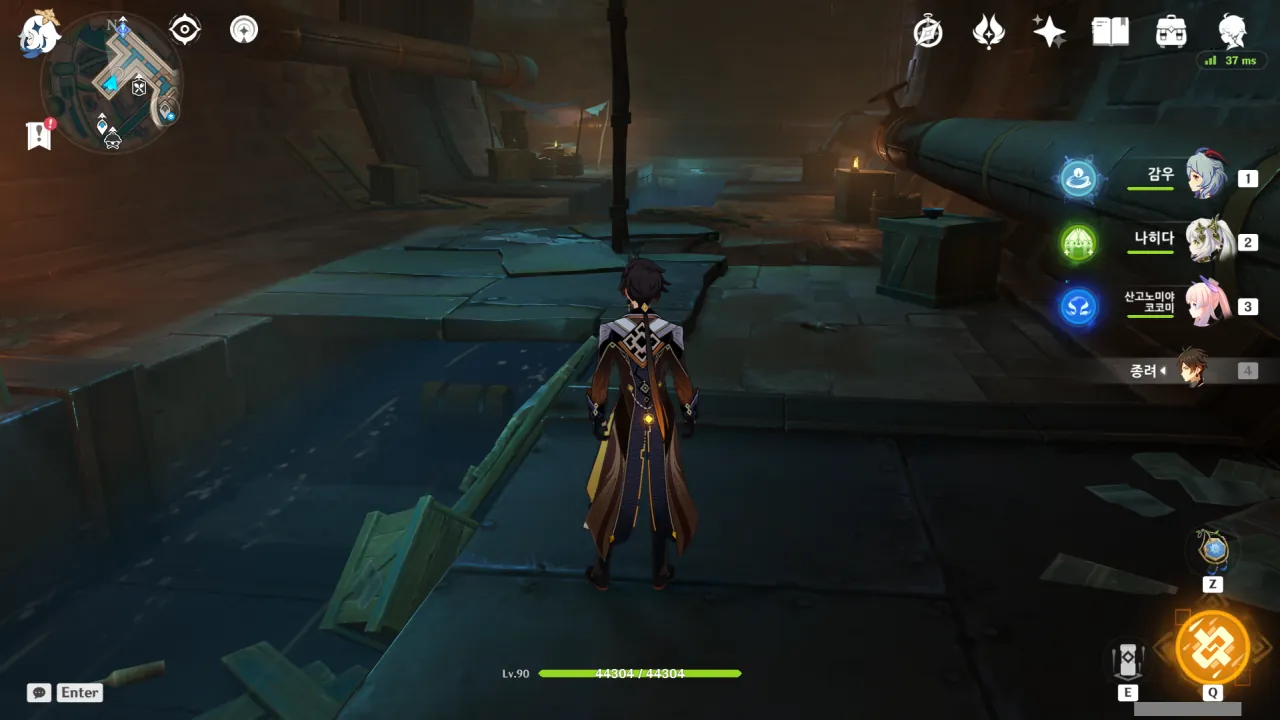Toggle elemental sight eye icon

185,30
